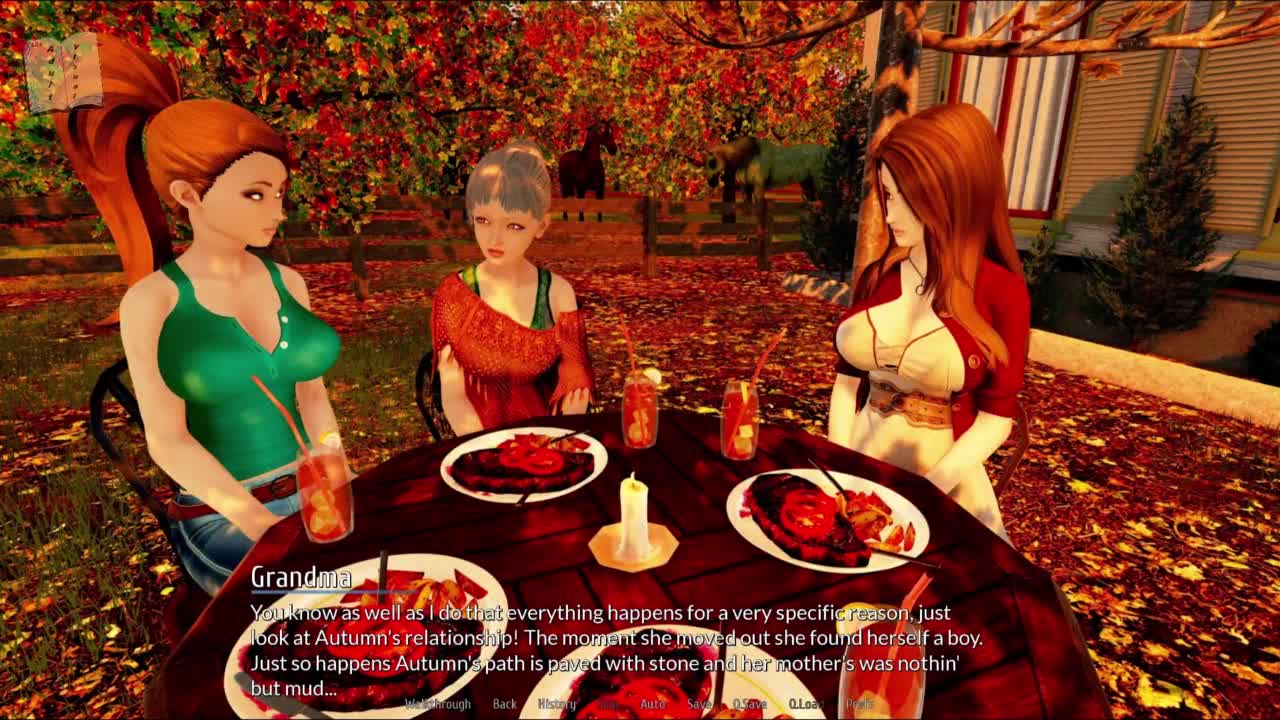The width and height of the screenshot is (1280, 720).
Task: Open the Walkthrough from the quick menu
Action: (437, 704)
